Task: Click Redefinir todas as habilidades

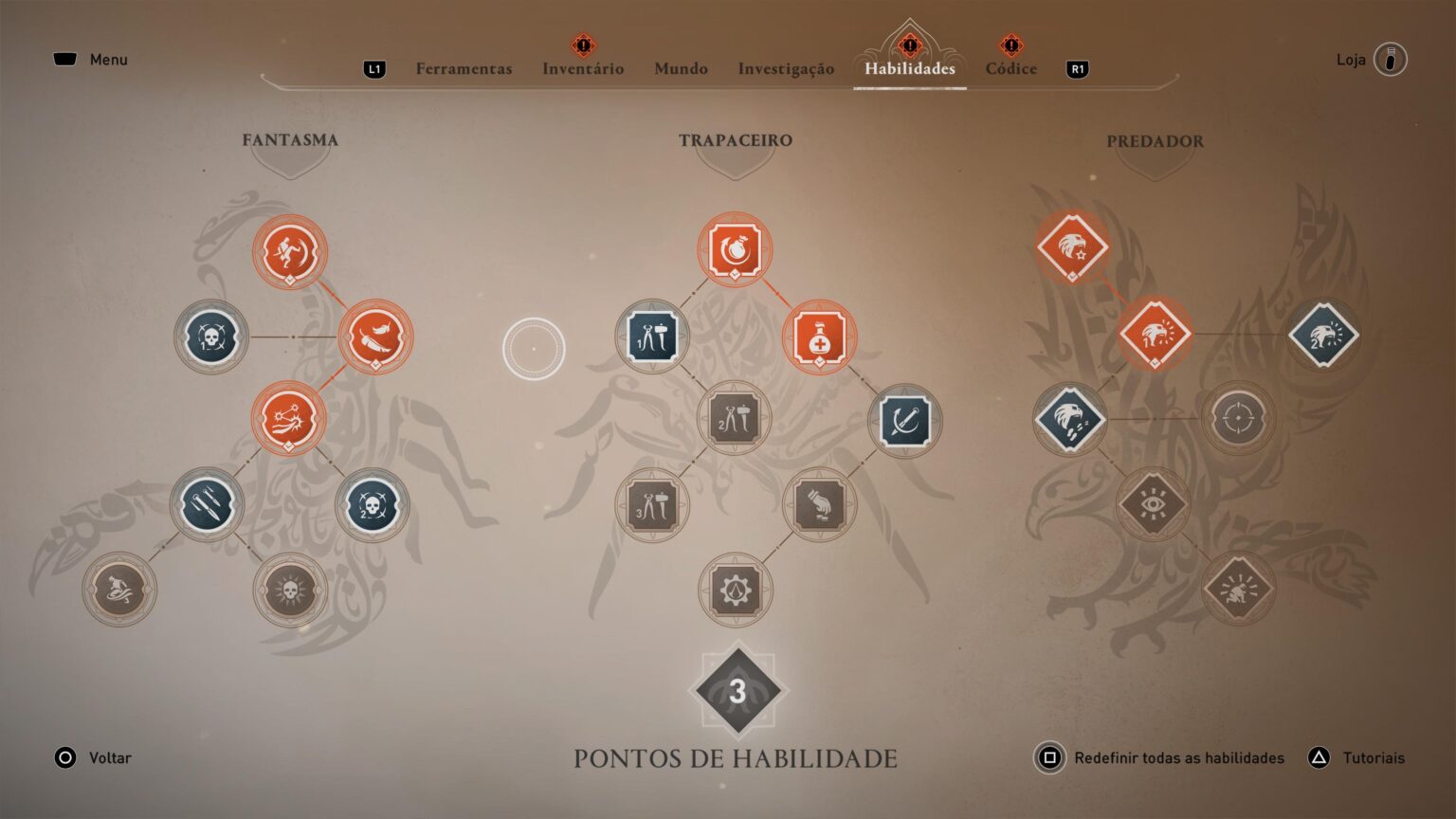Action: (1178, 757)
